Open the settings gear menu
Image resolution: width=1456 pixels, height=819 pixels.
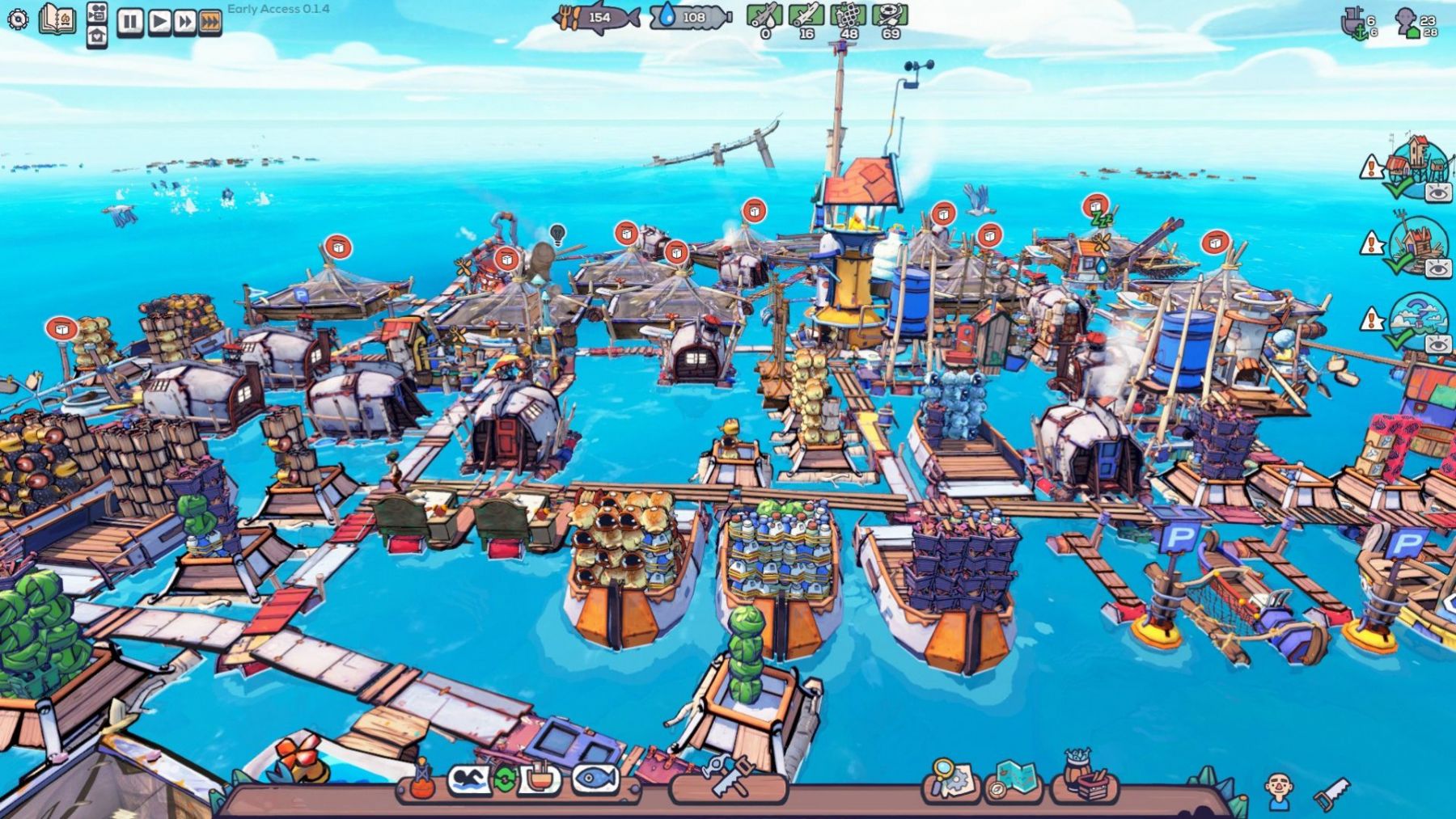click(x=17, y=19)
